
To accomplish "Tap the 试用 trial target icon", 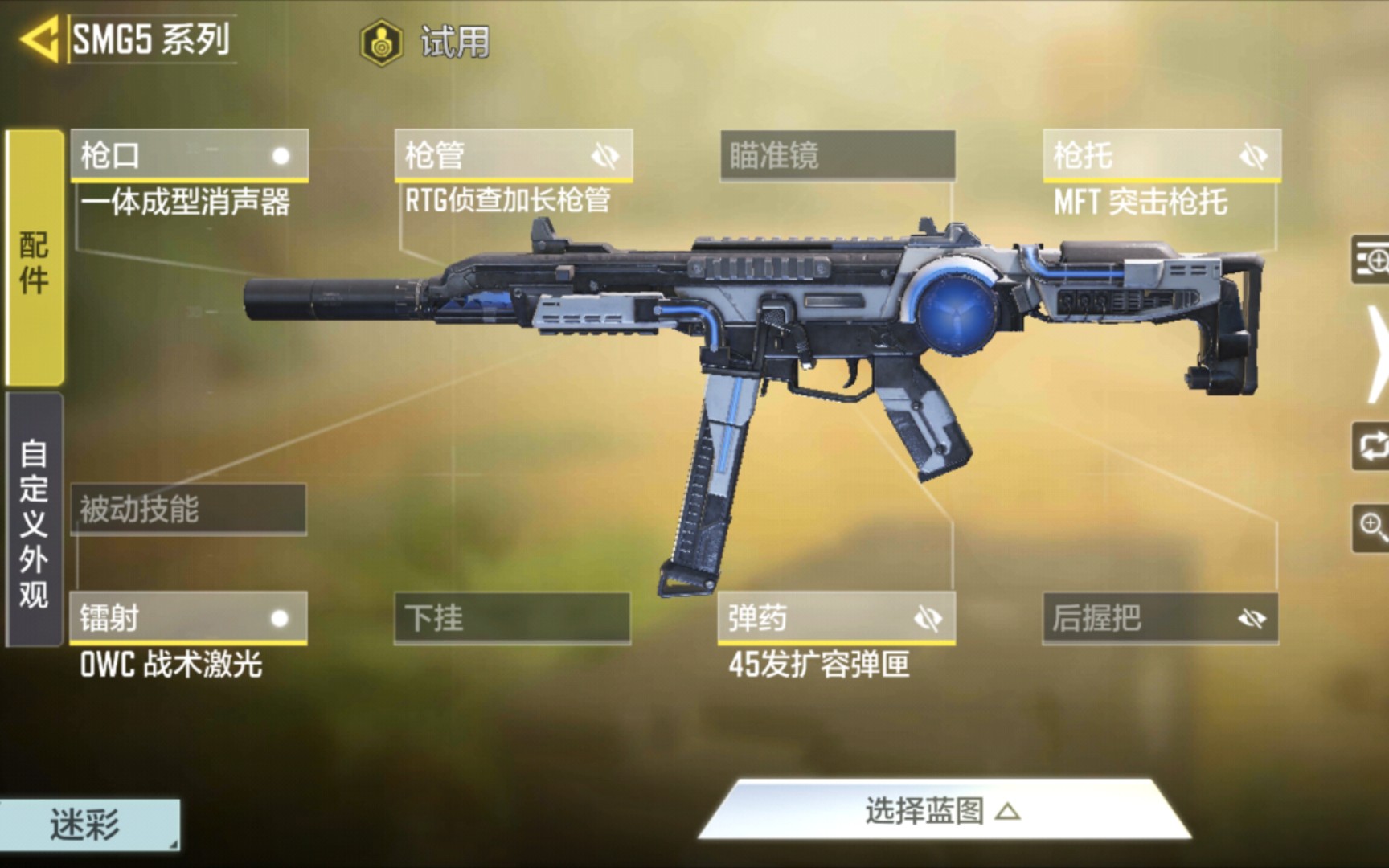I will point(379,42).
